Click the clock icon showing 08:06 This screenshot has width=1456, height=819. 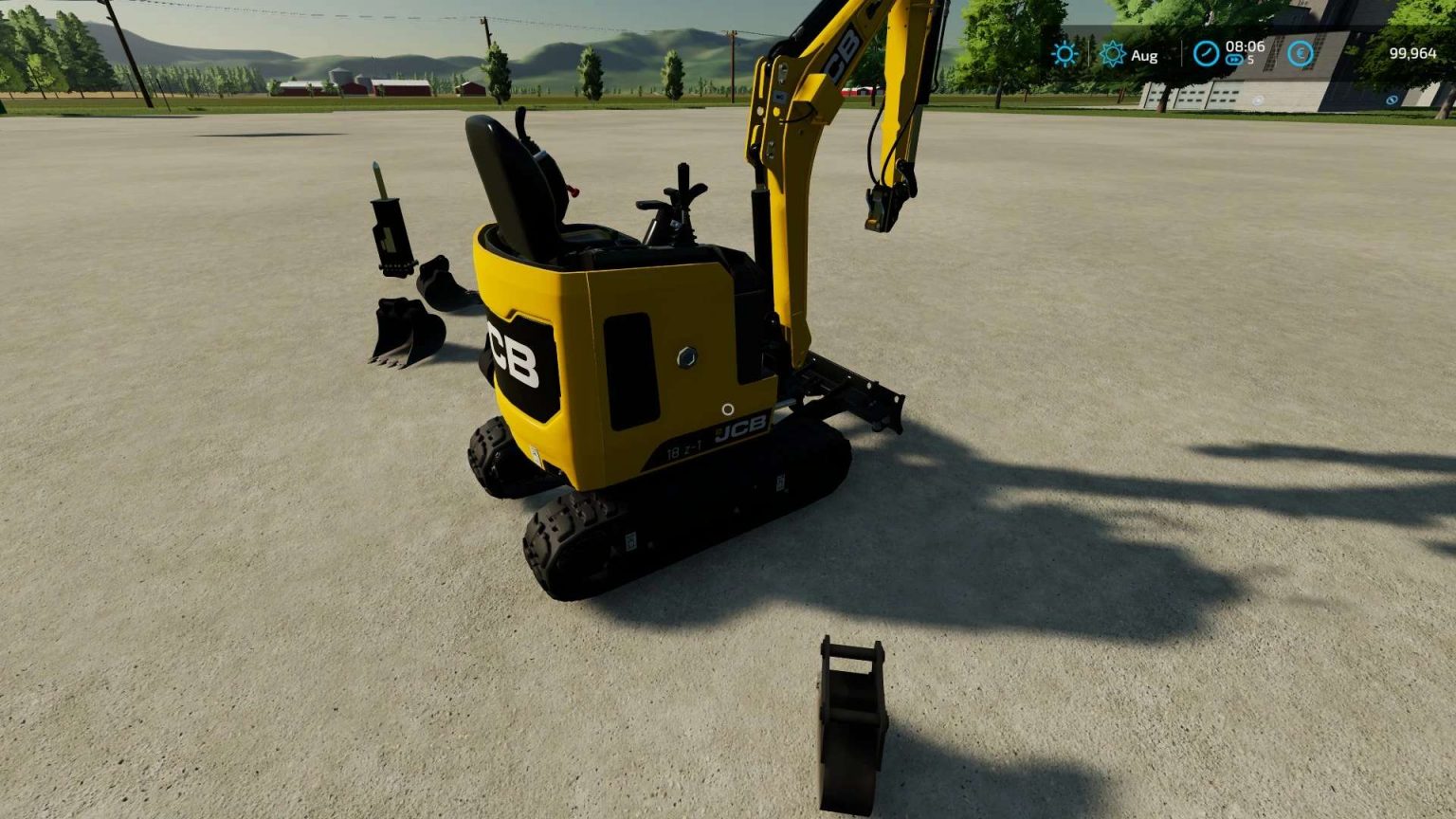tap(1207, 54)
